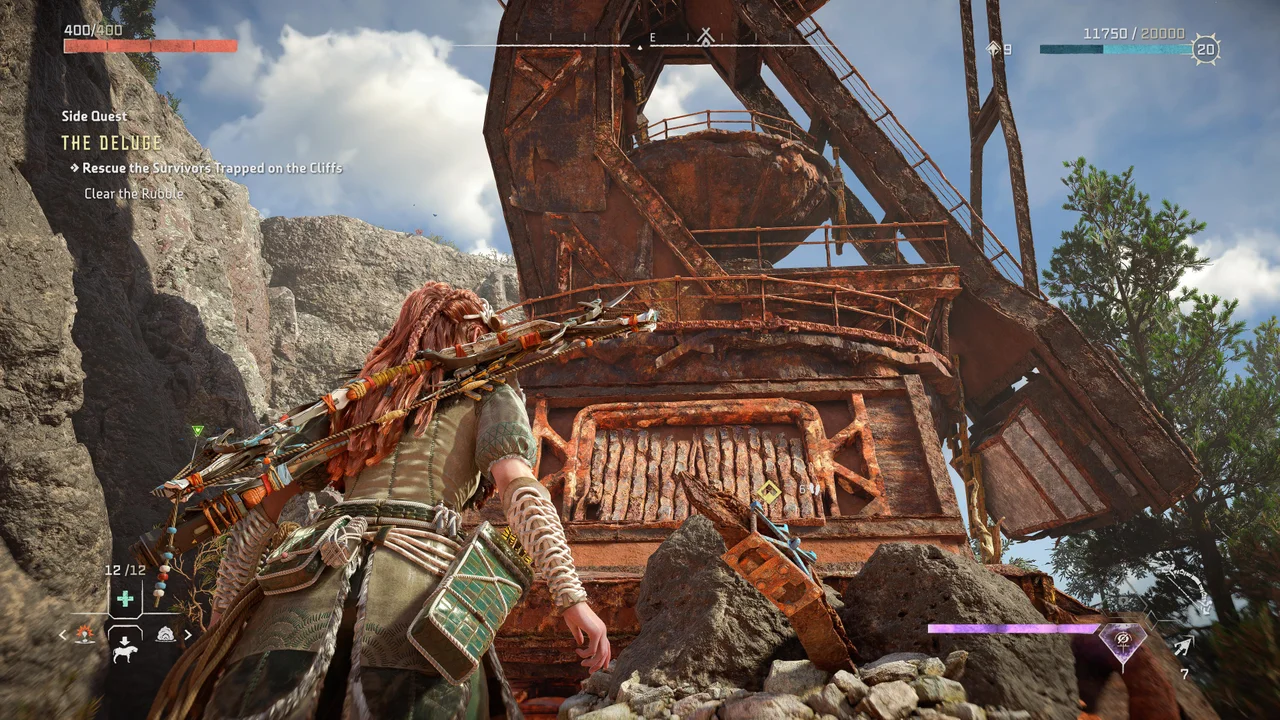
Task: Use the green medicine pouch cross
Action: (125, 599)
